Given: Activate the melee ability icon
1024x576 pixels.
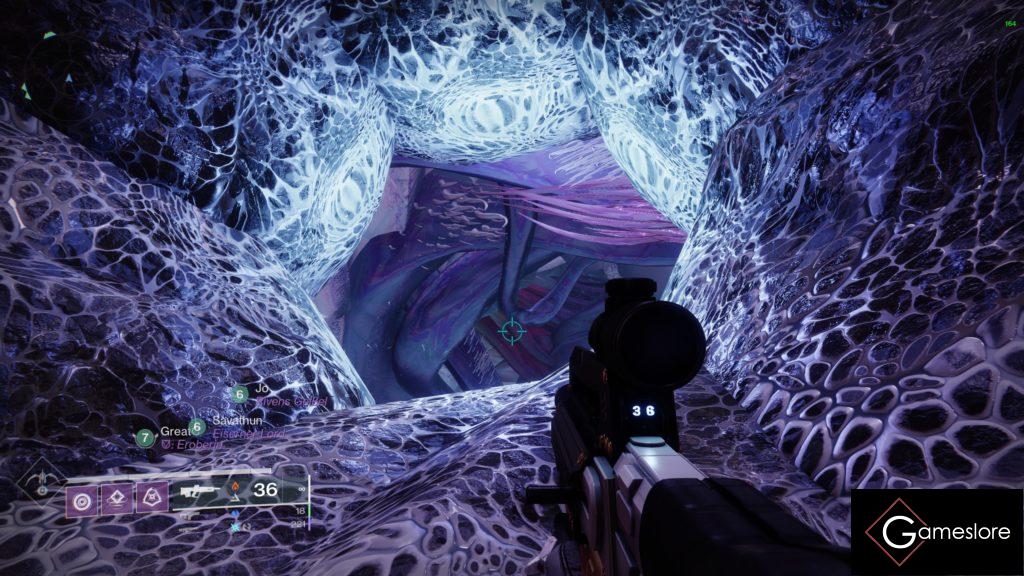Looking at the screenshot, I should (116, 497).
